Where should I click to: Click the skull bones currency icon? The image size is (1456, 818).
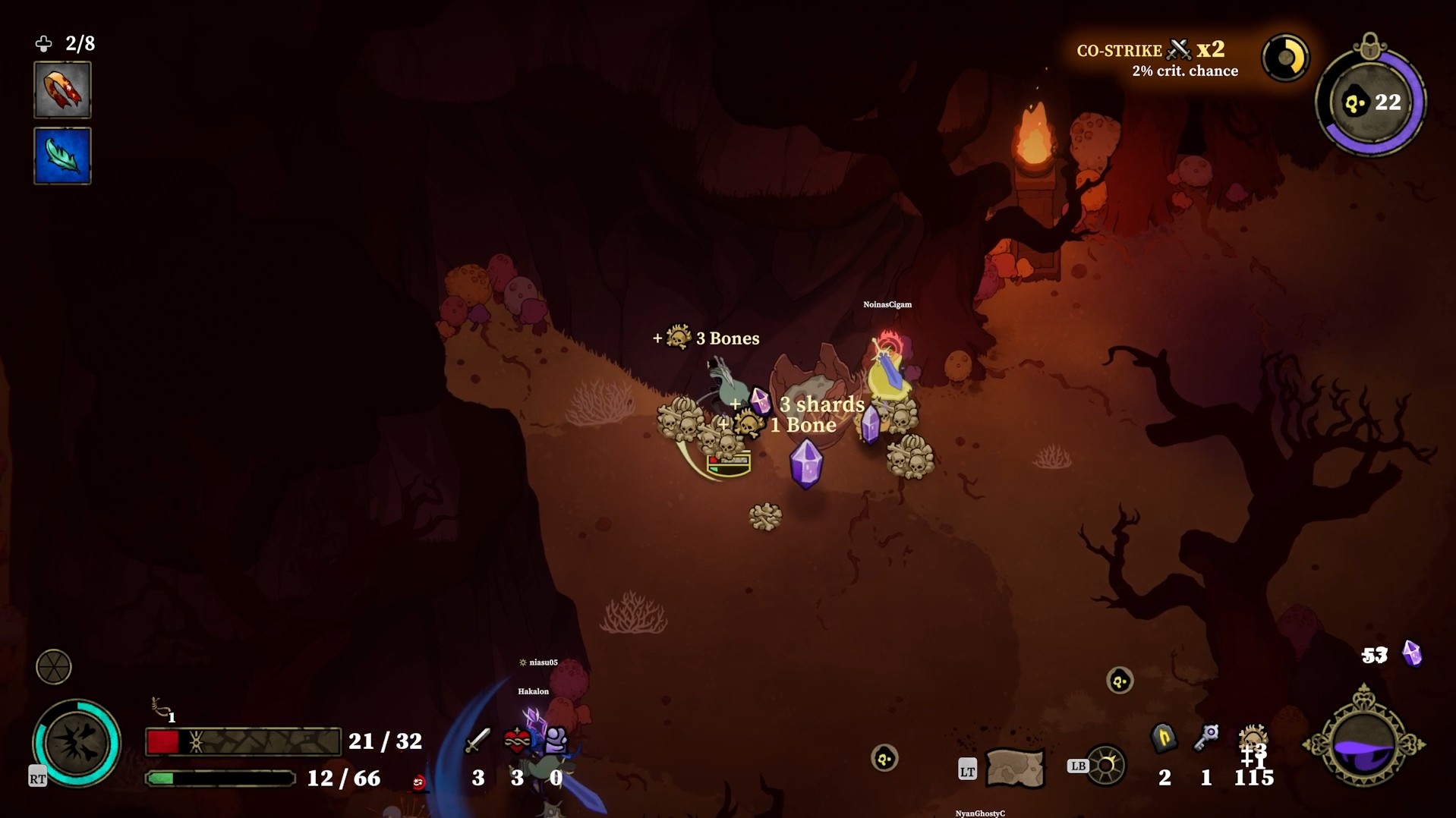click(x=1253, y=738)
